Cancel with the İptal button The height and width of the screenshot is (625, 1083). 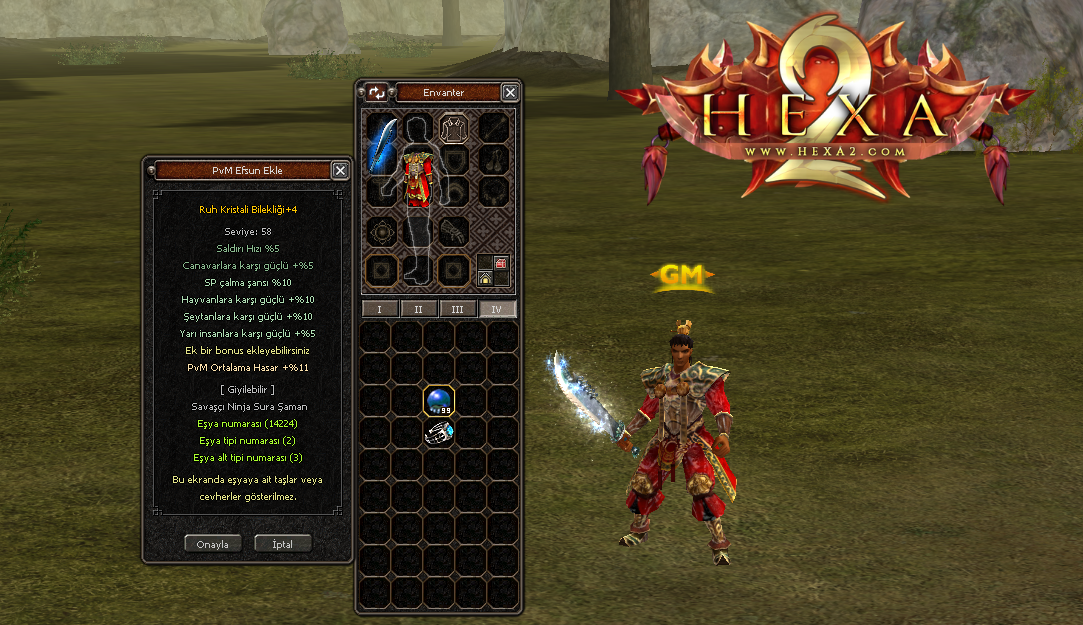point(282,544)
